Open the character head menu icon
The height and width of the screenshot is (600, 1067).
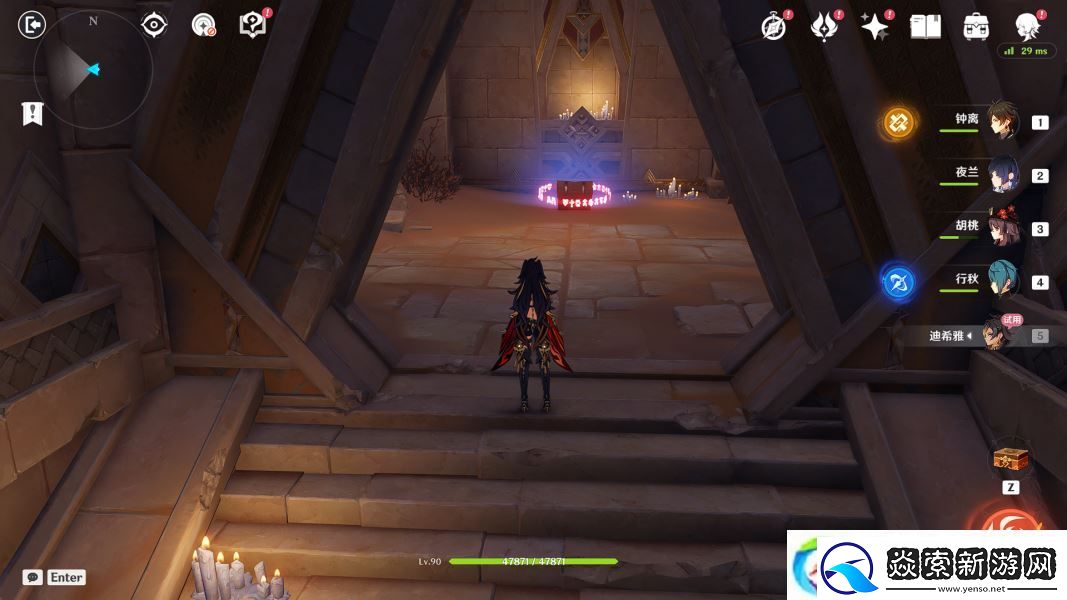[1026, 26]
